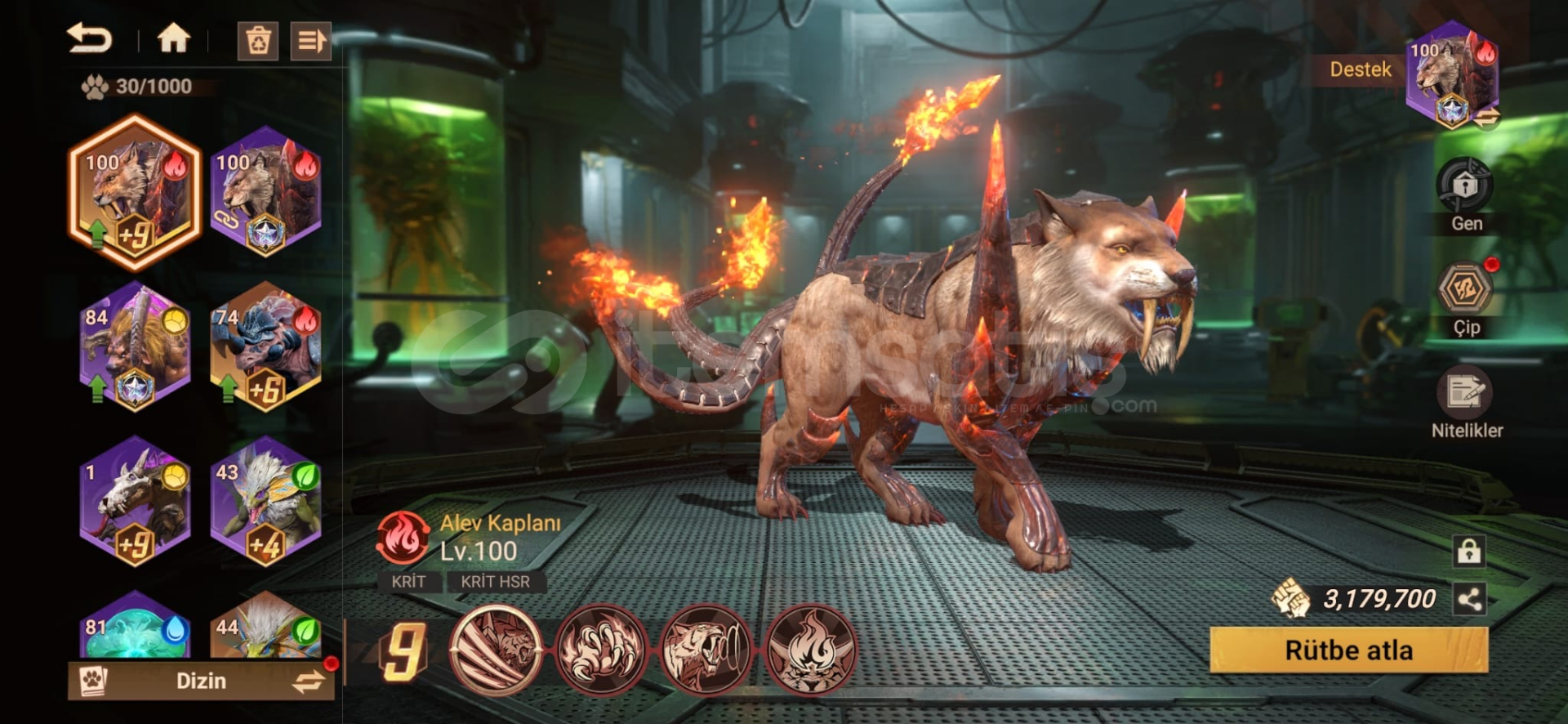Open the Çip menu

(1465, 290)
